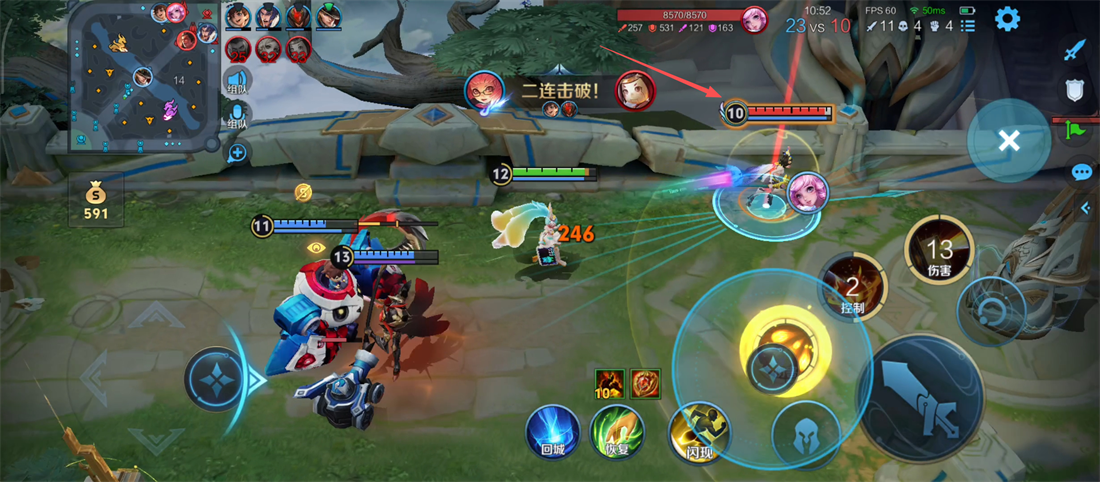Send the sword attack signal
Image resolution: width=1100 pixels, height=482 pixels.
click(x=1075, y=50)
